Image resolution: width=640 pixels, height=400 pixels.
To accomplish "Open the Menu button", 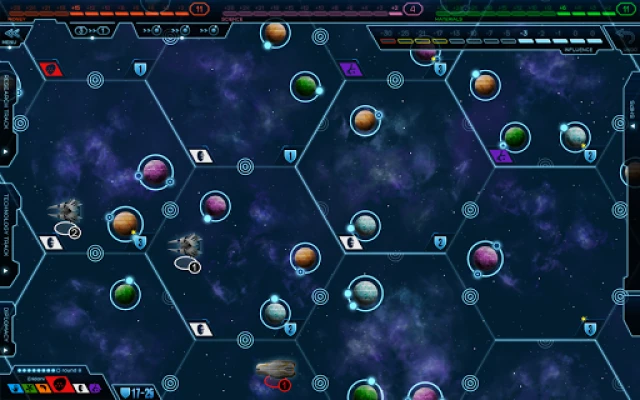I will [14, 35].
